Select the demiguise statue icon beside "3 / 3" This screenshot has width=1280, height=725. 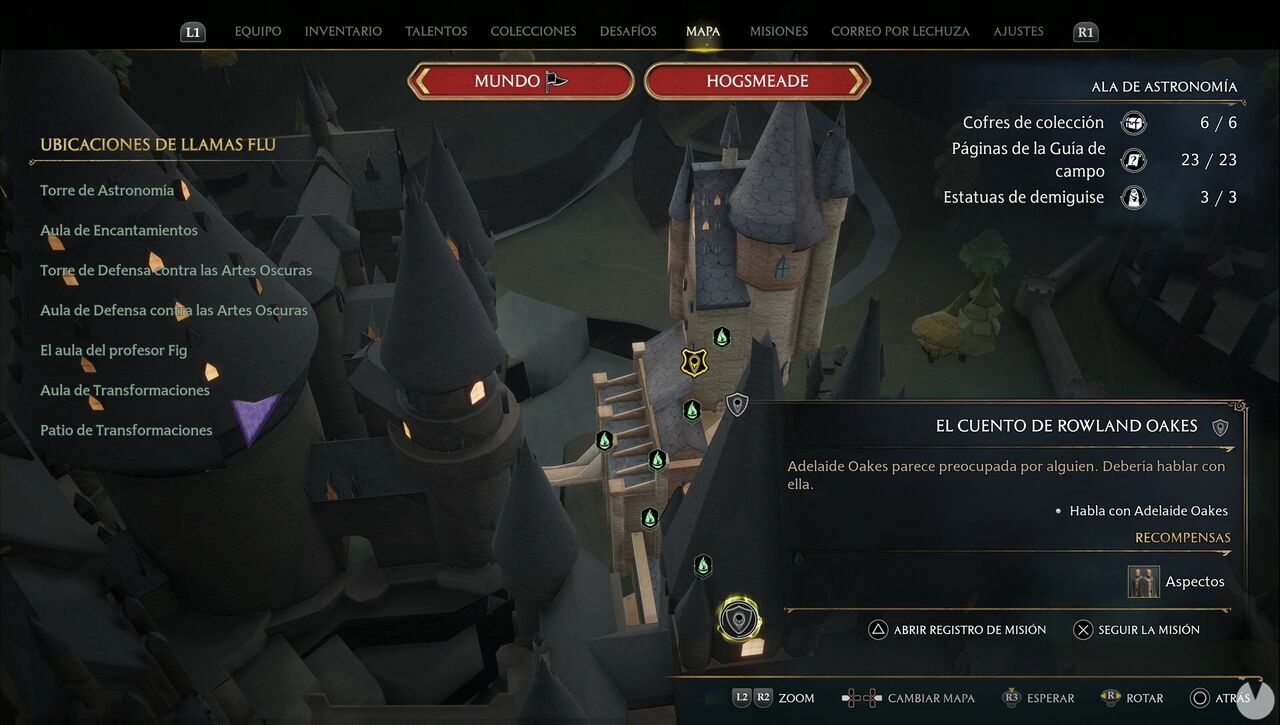1132,197
